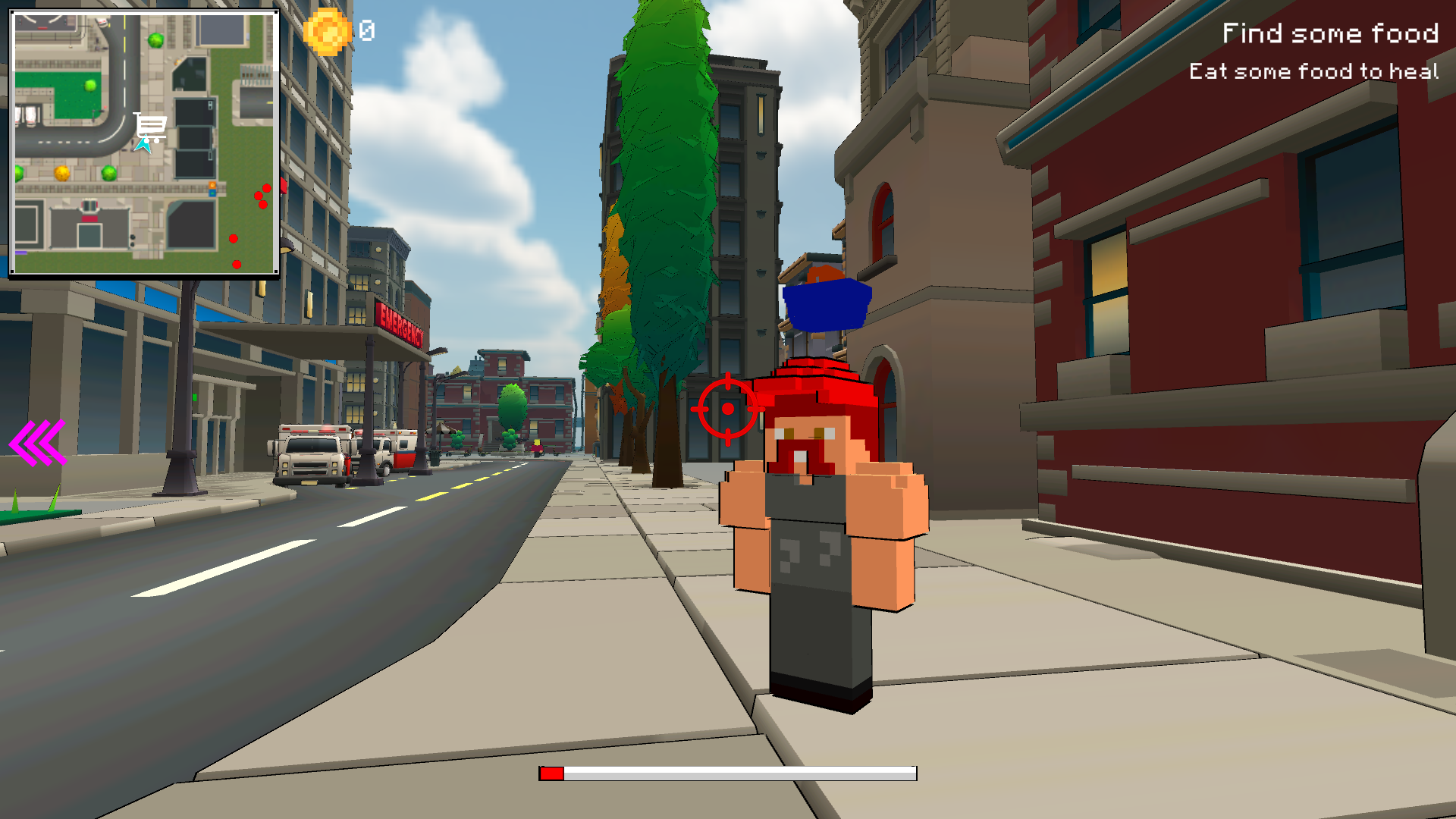Screen dimensions: 1456x819
Task: Click a red enemy dot on the minimap
Action: pos(265,188)
